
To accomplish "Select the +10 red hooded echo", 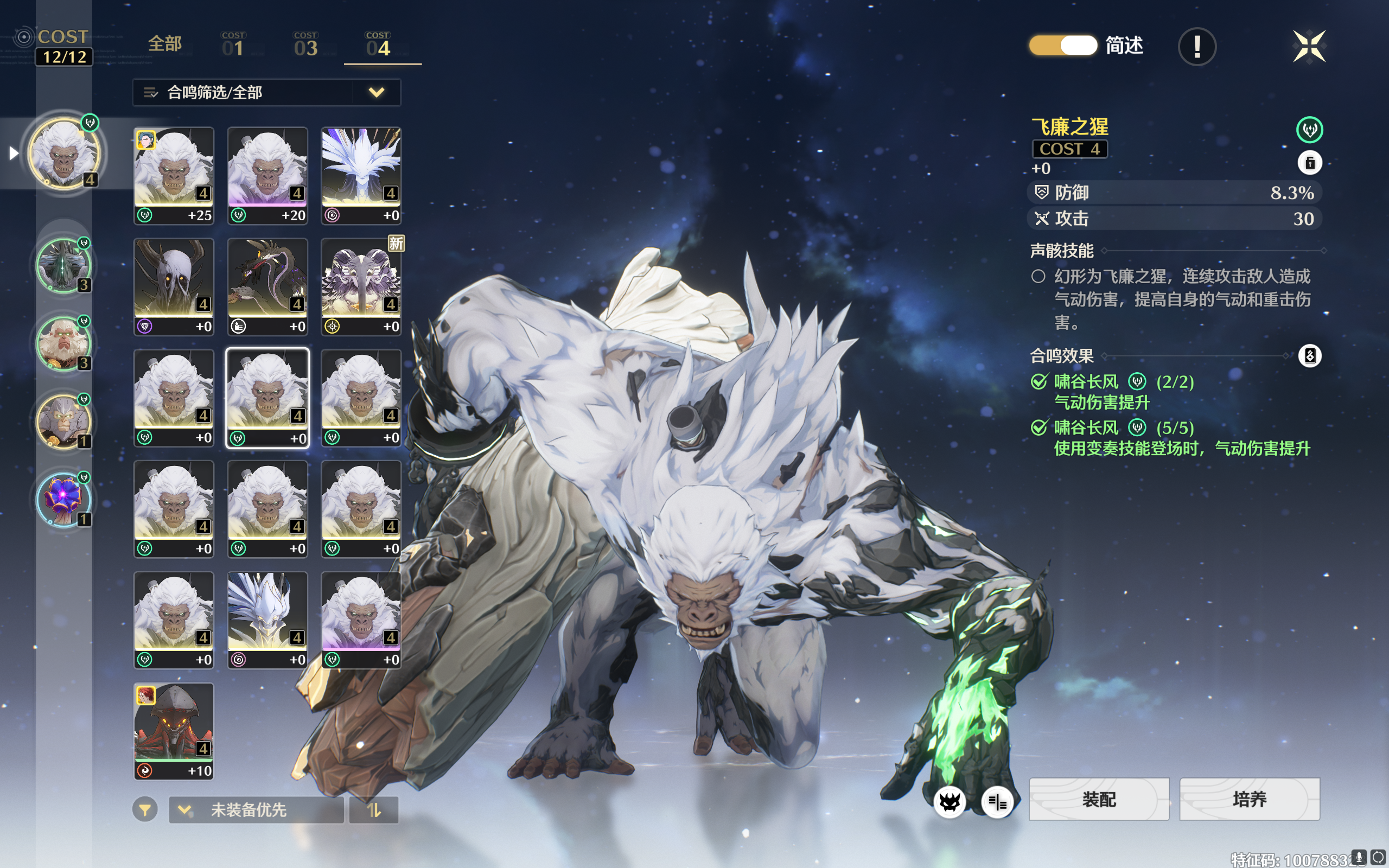I will pyautogui.click(x=174, y=731).
